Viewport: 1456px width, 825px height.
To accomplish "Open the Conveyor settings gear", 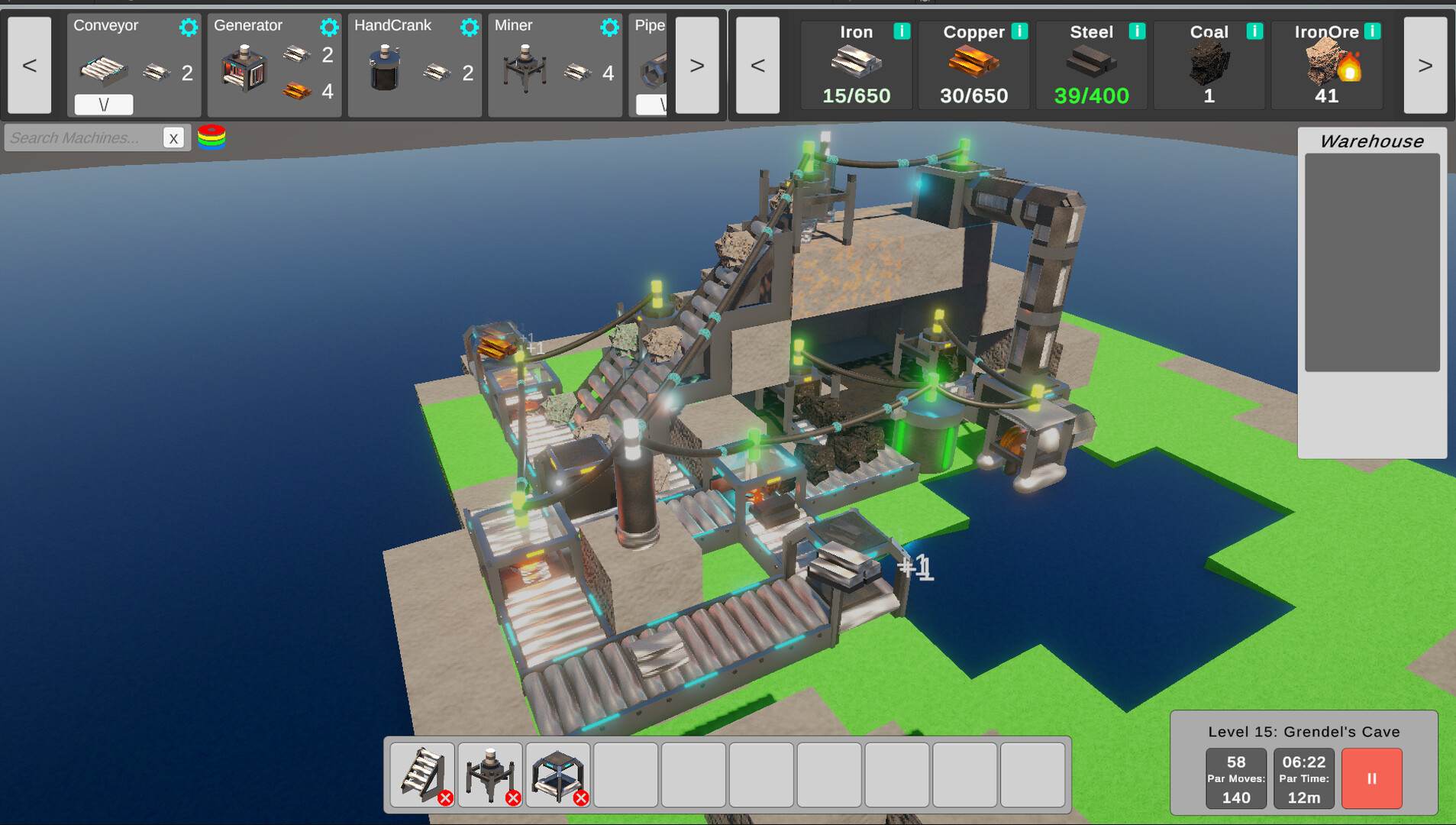I will tap(188, 26).
